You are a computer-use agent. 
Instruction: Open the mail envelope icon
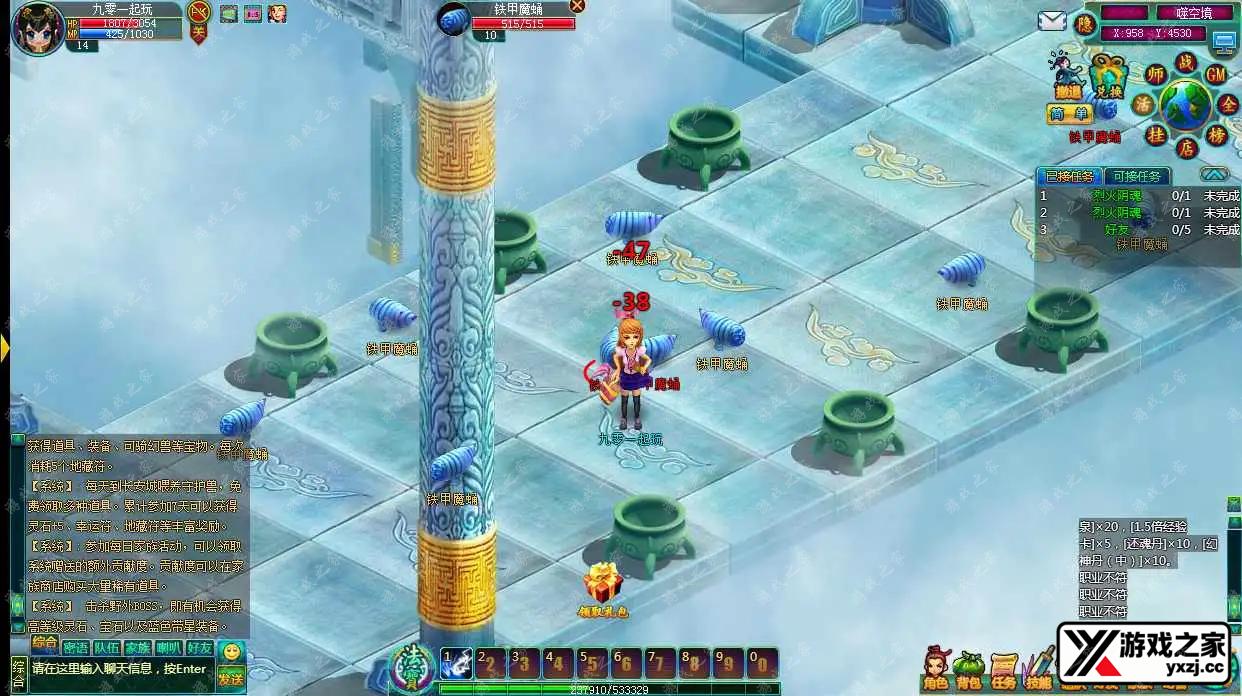pyautogui.click(x=1051, y=21)
